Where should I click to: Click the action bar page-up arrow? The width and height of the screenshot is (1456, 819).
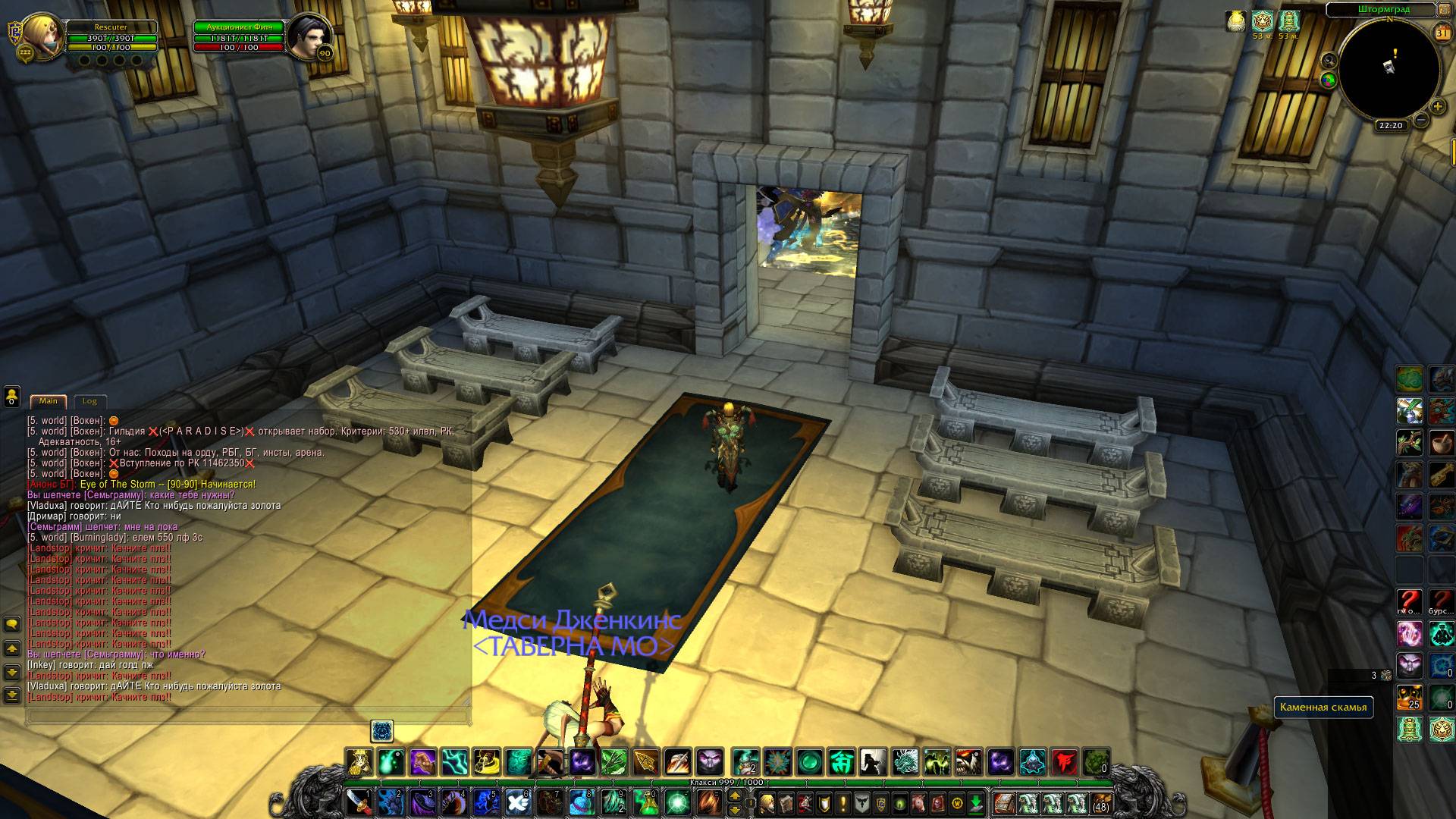coord(734,795)
